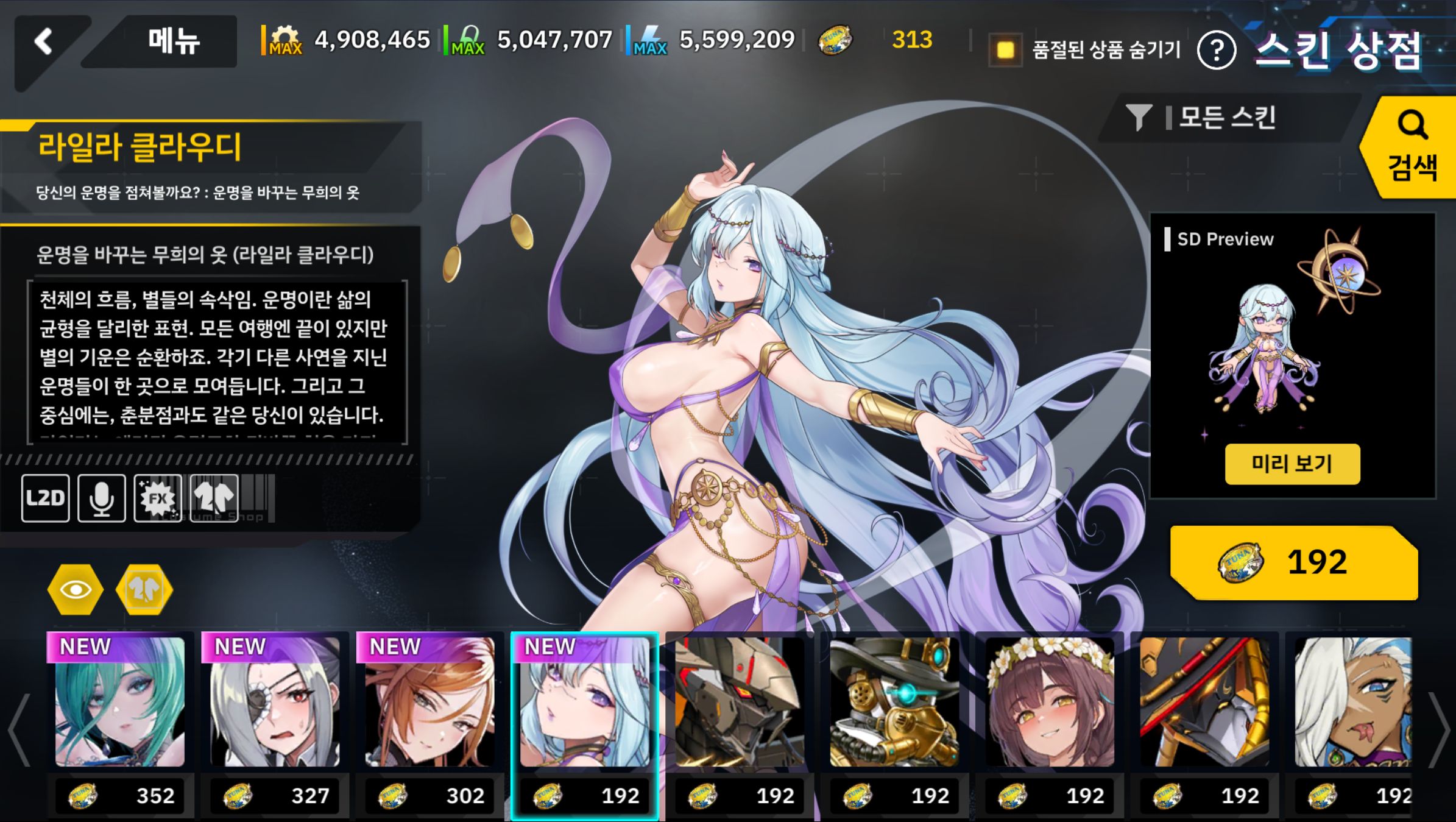Show previous skins with the left arrow

18,728
